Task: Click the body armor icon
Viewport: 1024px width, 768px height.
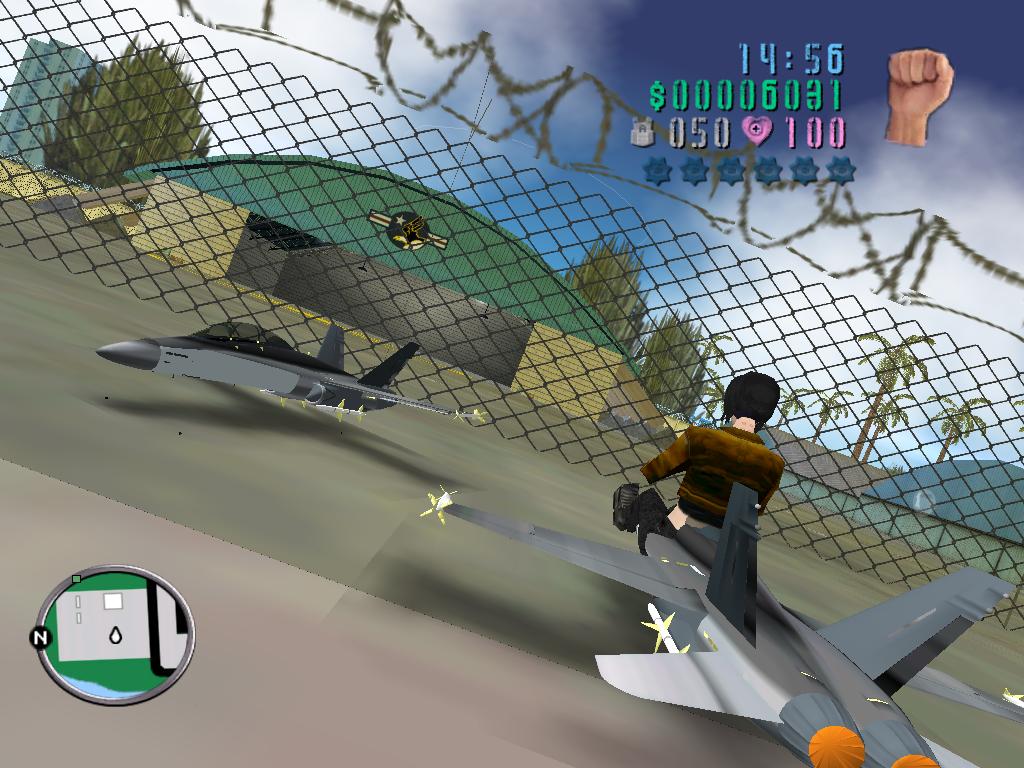Action: 642,132
